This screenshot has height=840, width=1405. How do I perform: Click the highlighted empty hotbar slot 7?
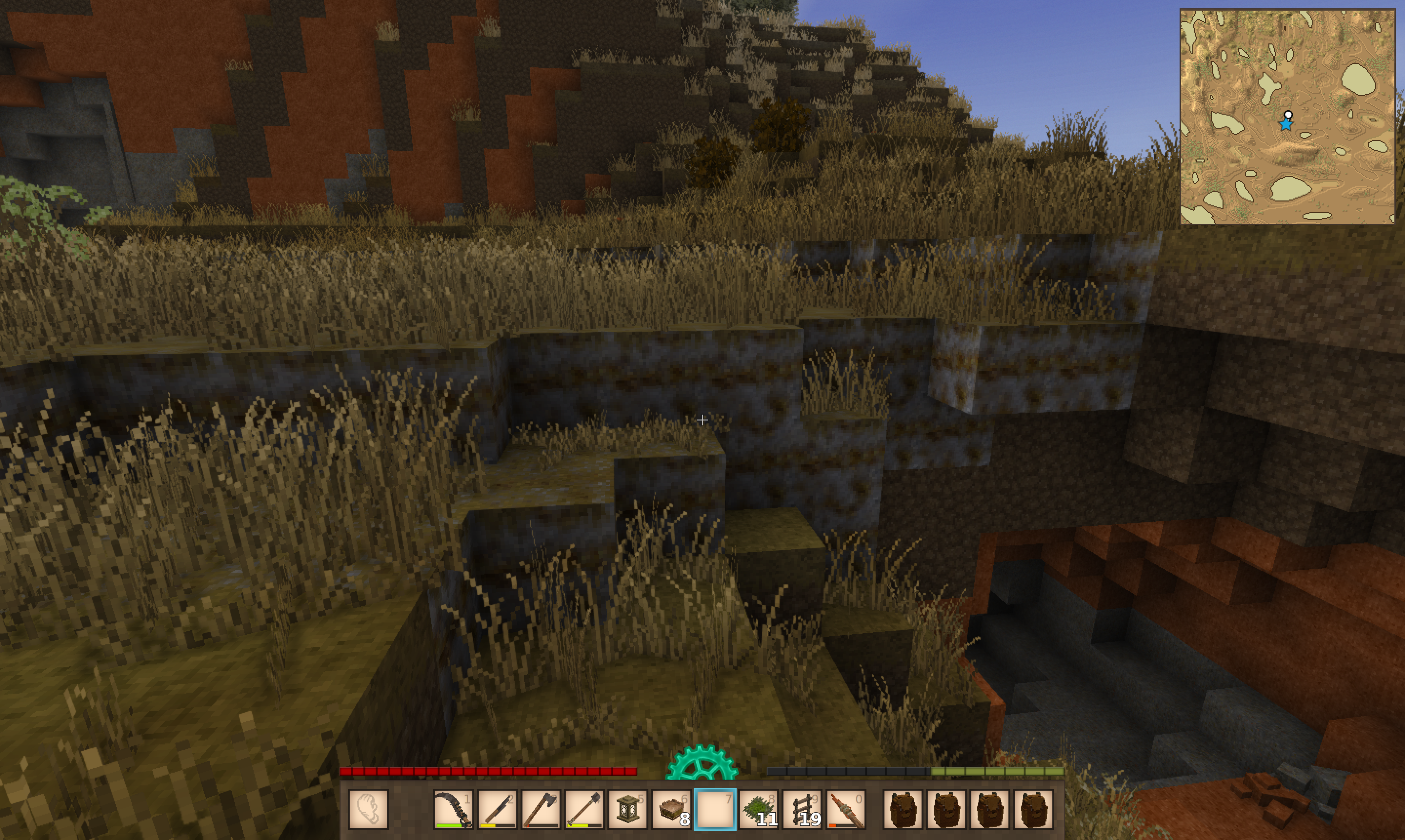pos(714,809)
